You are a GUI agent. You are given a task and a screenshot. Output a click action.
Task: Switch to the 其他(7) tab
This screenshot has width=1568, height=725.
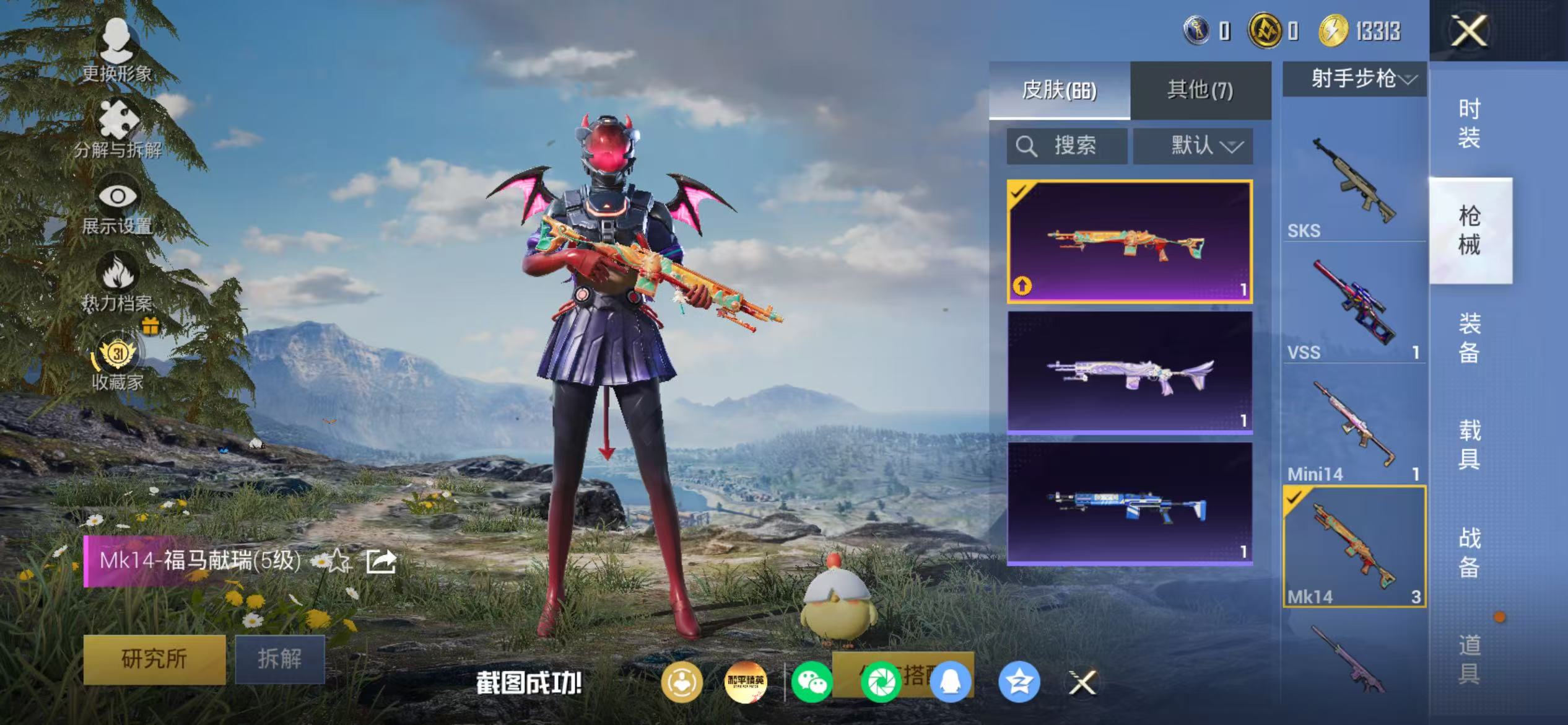point(1200,90)
